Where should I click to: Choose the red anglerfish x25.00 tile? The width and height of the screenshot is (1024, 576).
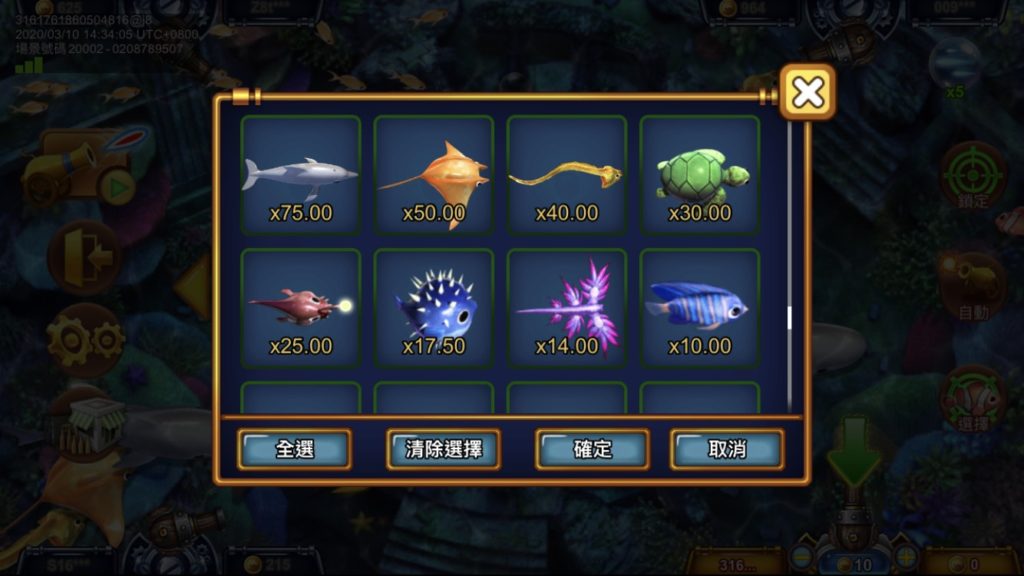pos(301,308)
